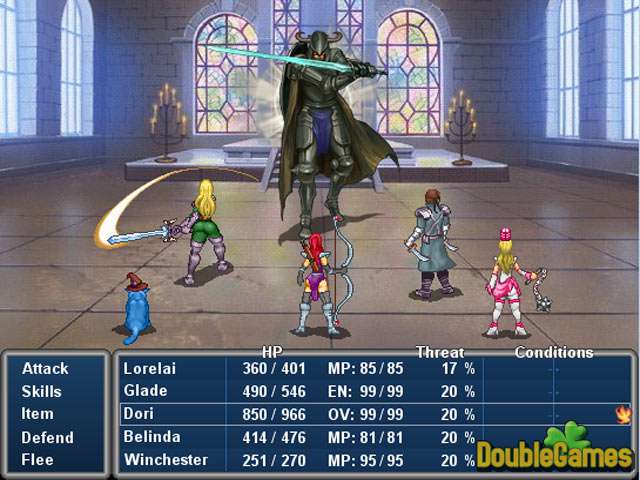This screenshot has height=480, width=640.
Task: Select Flee to escape battle
Action: 38,460
